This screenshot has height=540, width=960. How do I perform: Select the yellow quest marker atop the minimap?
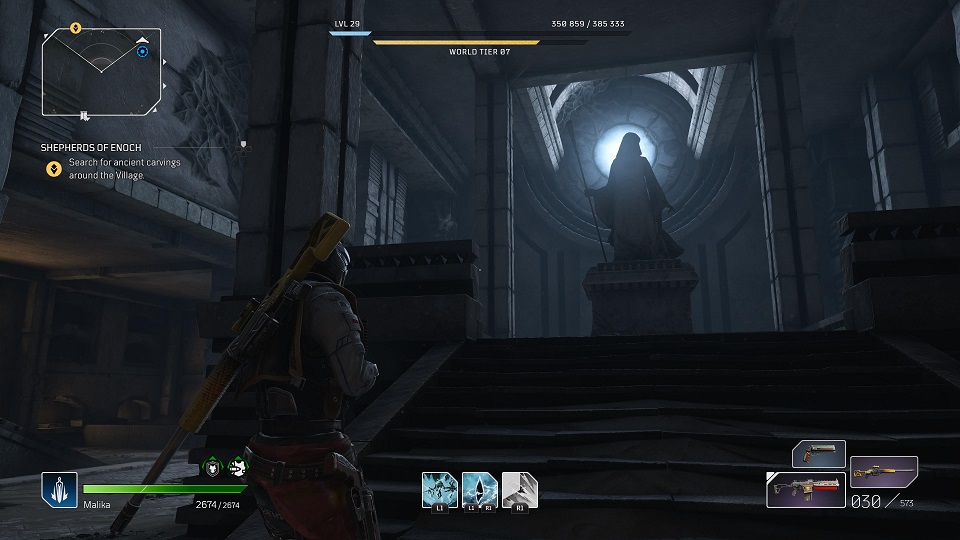point(76,28)
